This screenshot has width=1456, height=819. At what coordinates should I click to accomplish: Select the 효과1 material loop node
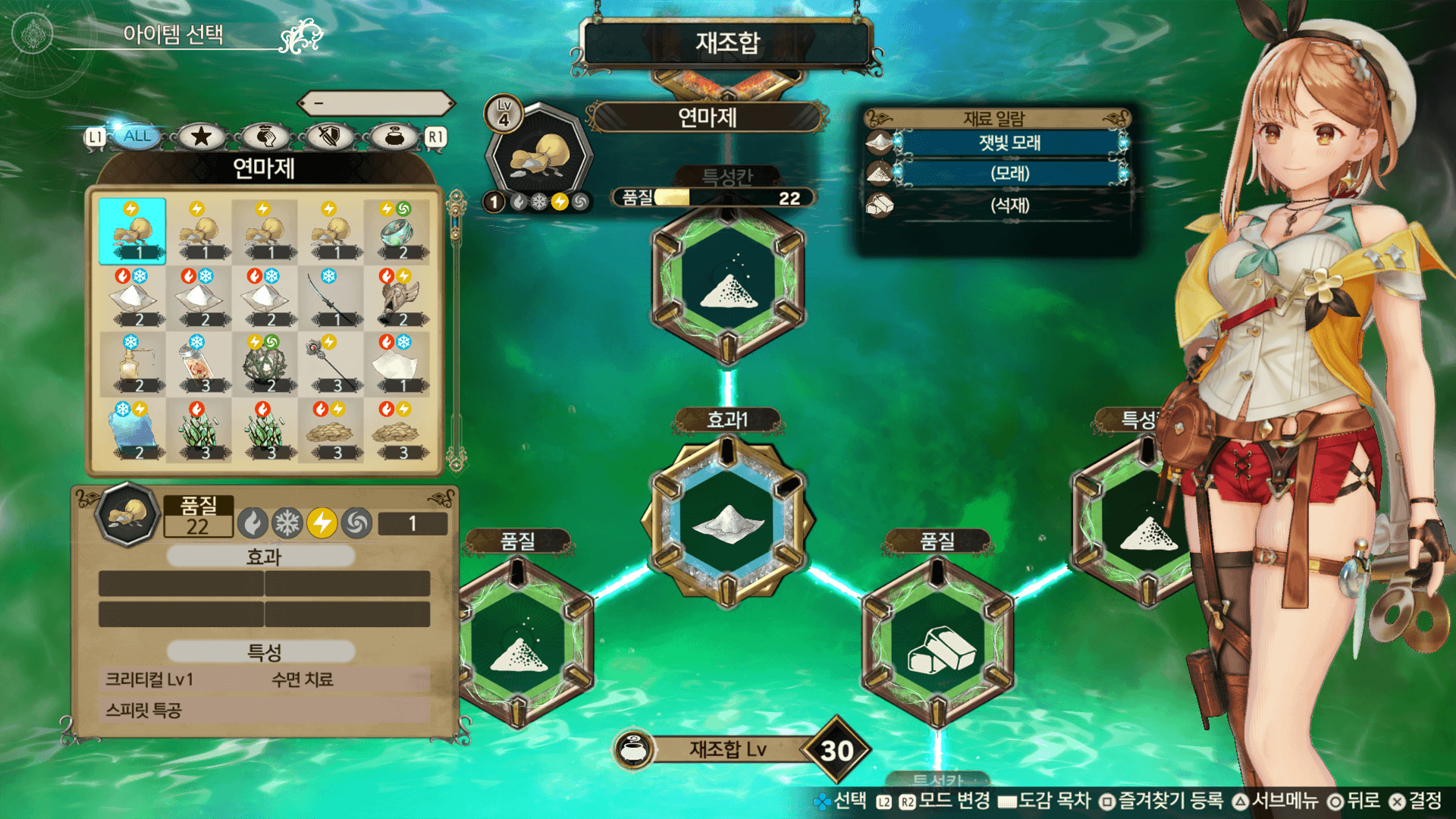pyautogui.click(x=727, y=522)
